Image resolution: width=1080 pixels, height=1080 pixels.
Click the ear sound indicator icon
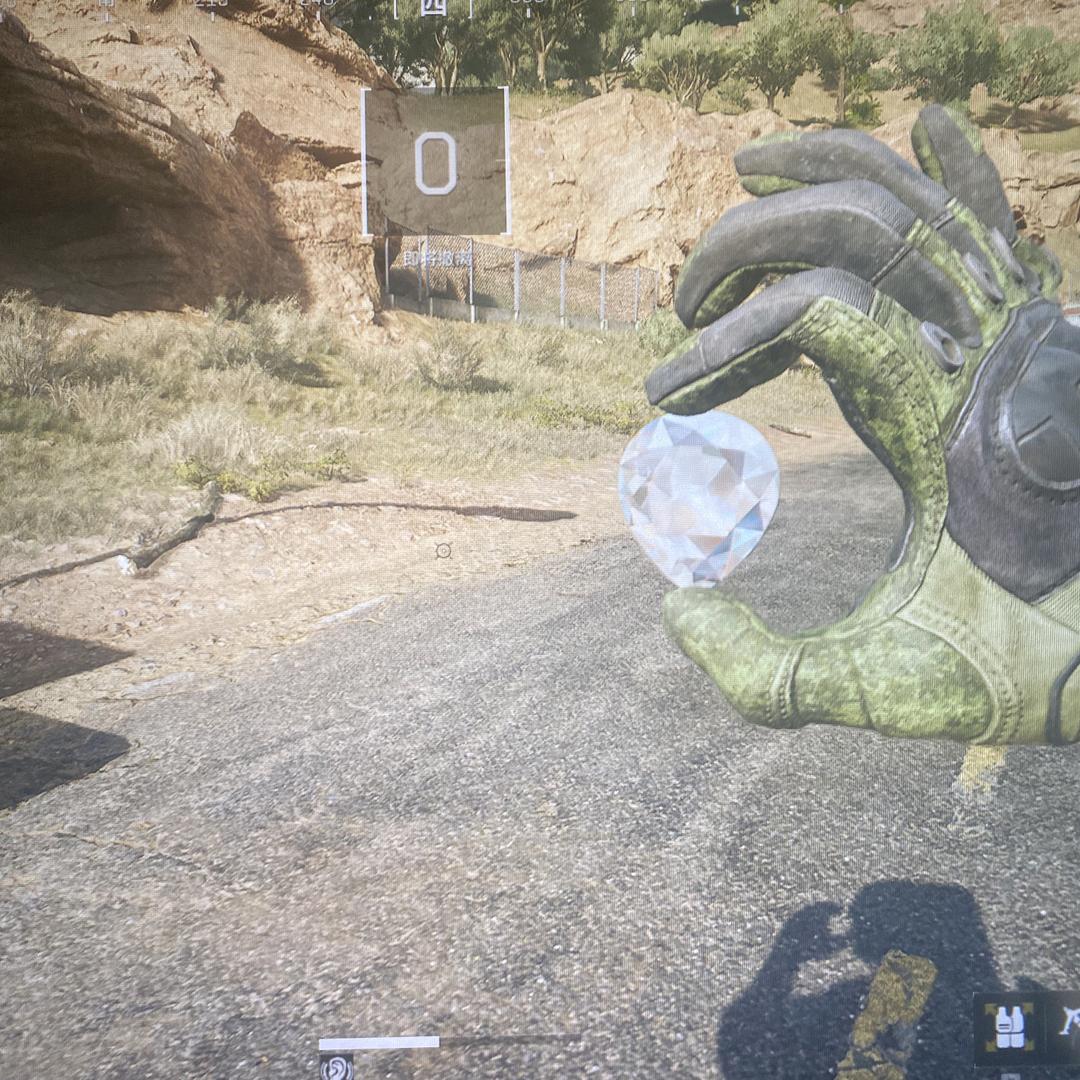(336, 1067)
